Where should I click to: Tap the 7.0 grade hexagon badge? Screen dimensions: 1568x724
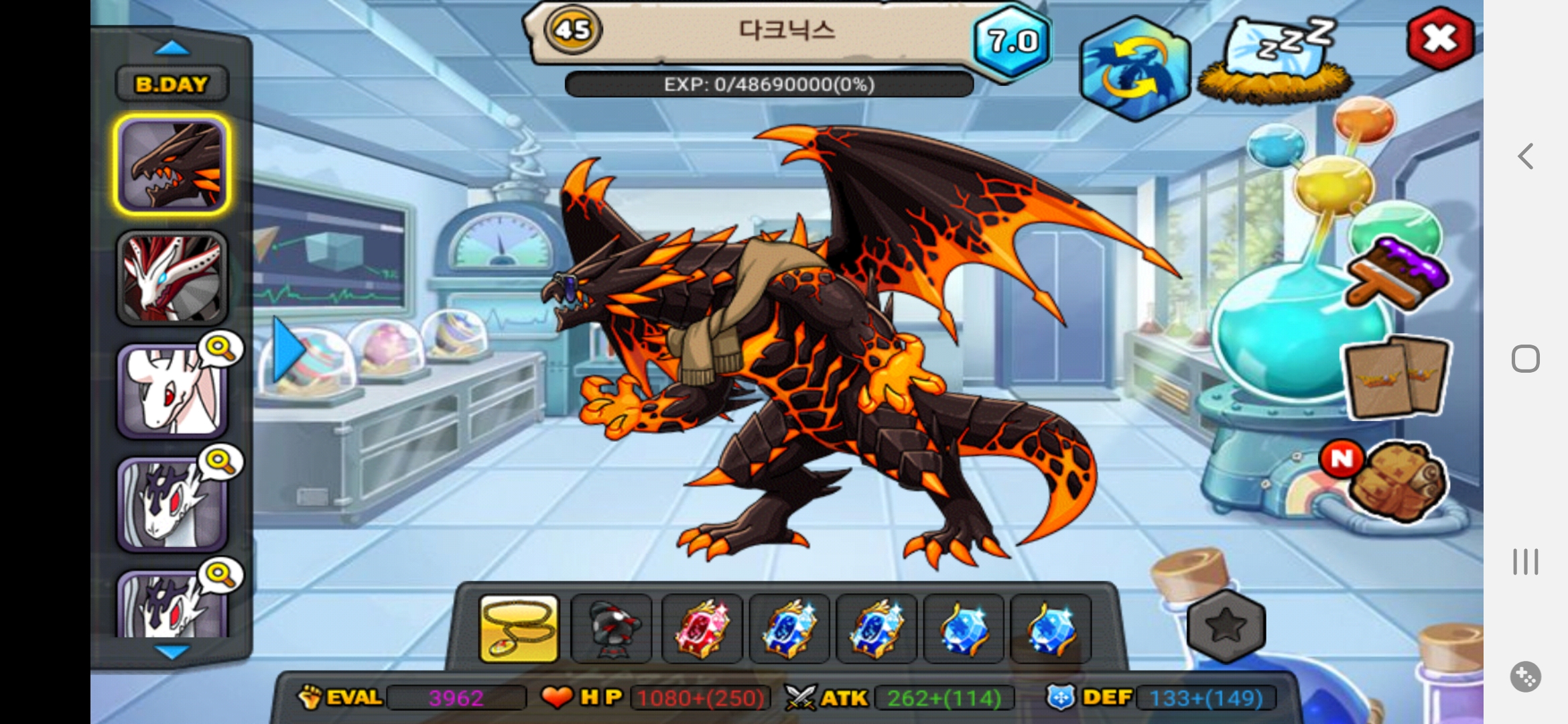[1012, 42]
